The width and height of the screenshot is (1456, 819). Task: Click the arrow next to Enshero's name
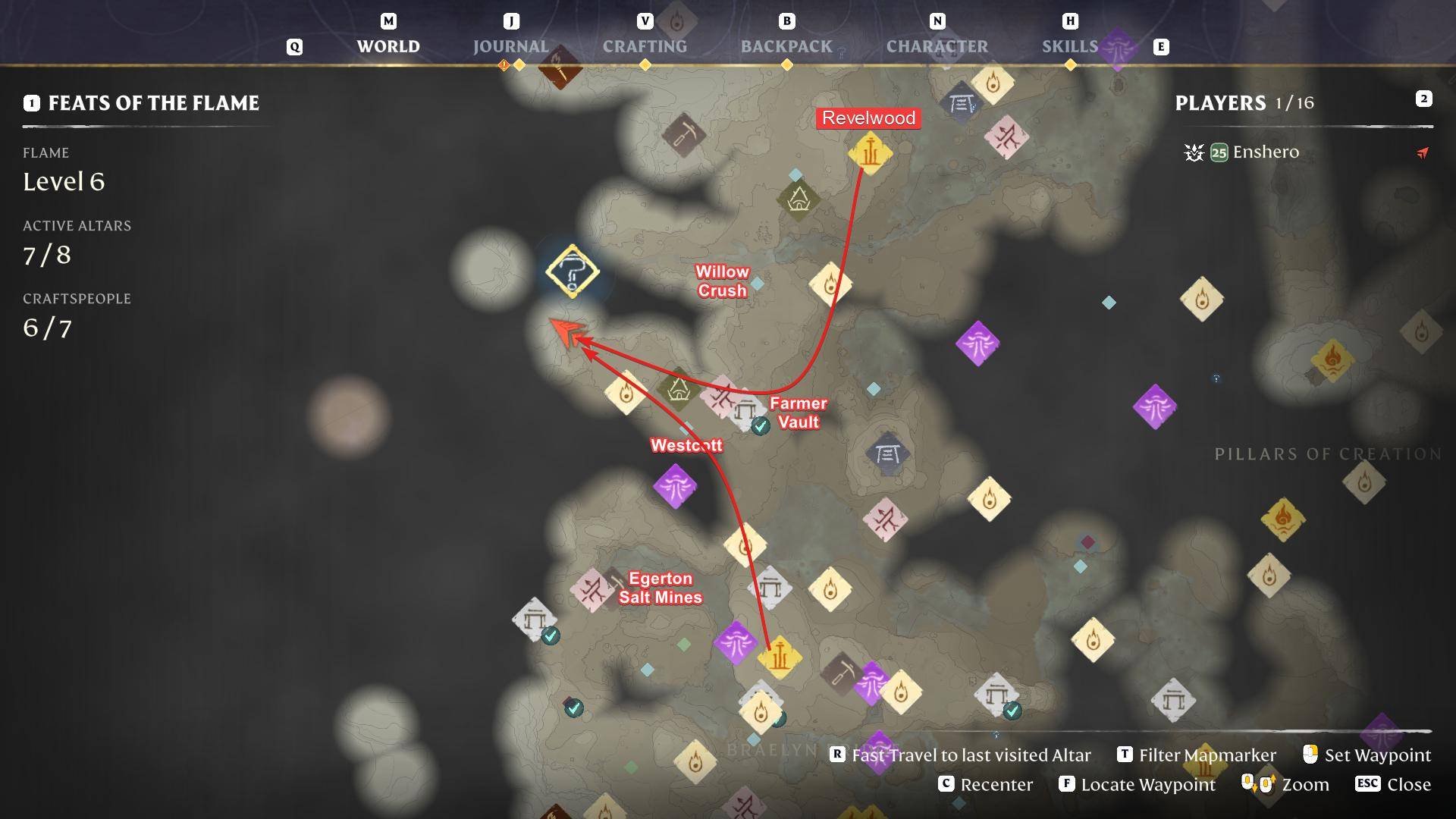pos(1423,153)
